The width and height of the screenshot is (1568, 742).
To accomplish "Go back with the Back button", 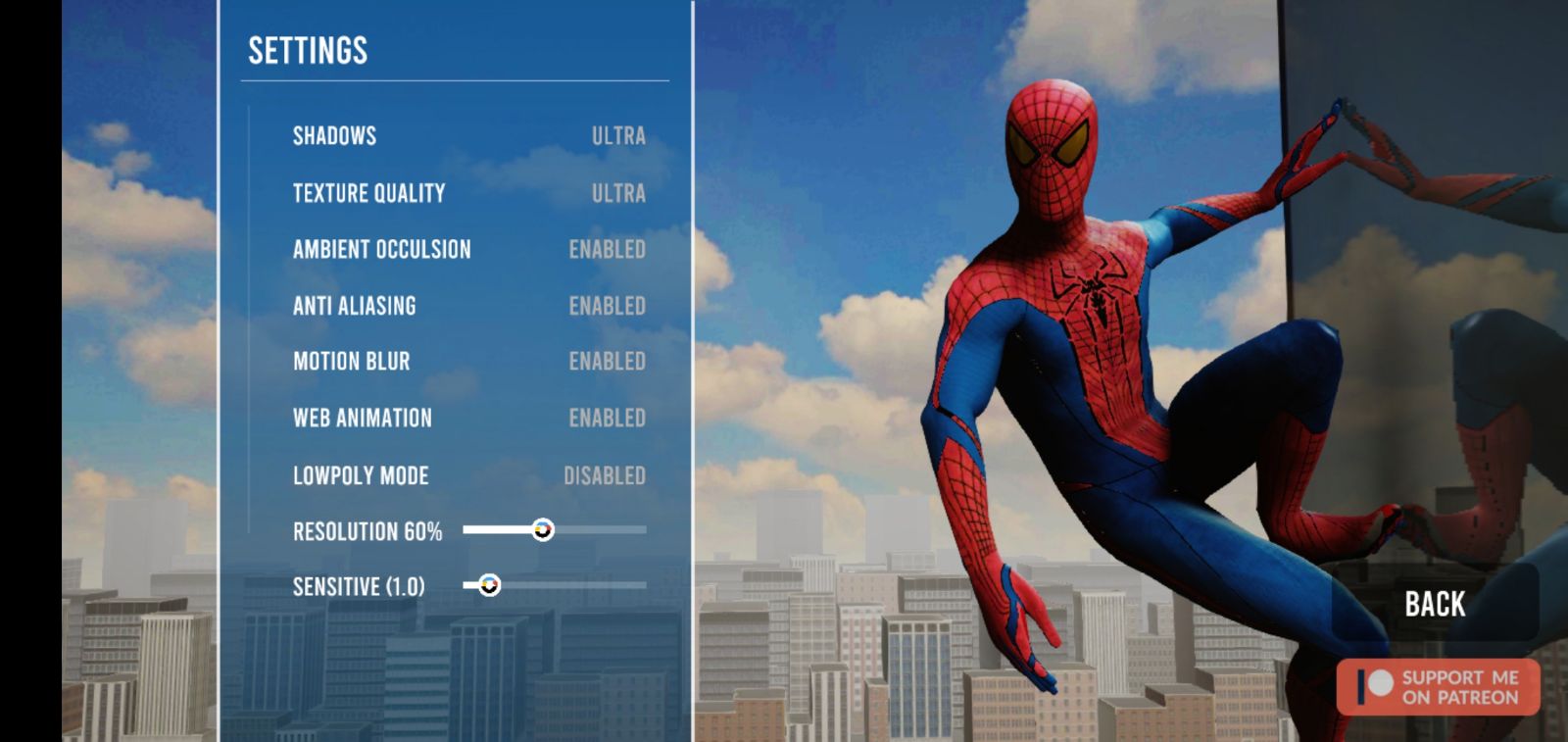I will point(1435,604).
